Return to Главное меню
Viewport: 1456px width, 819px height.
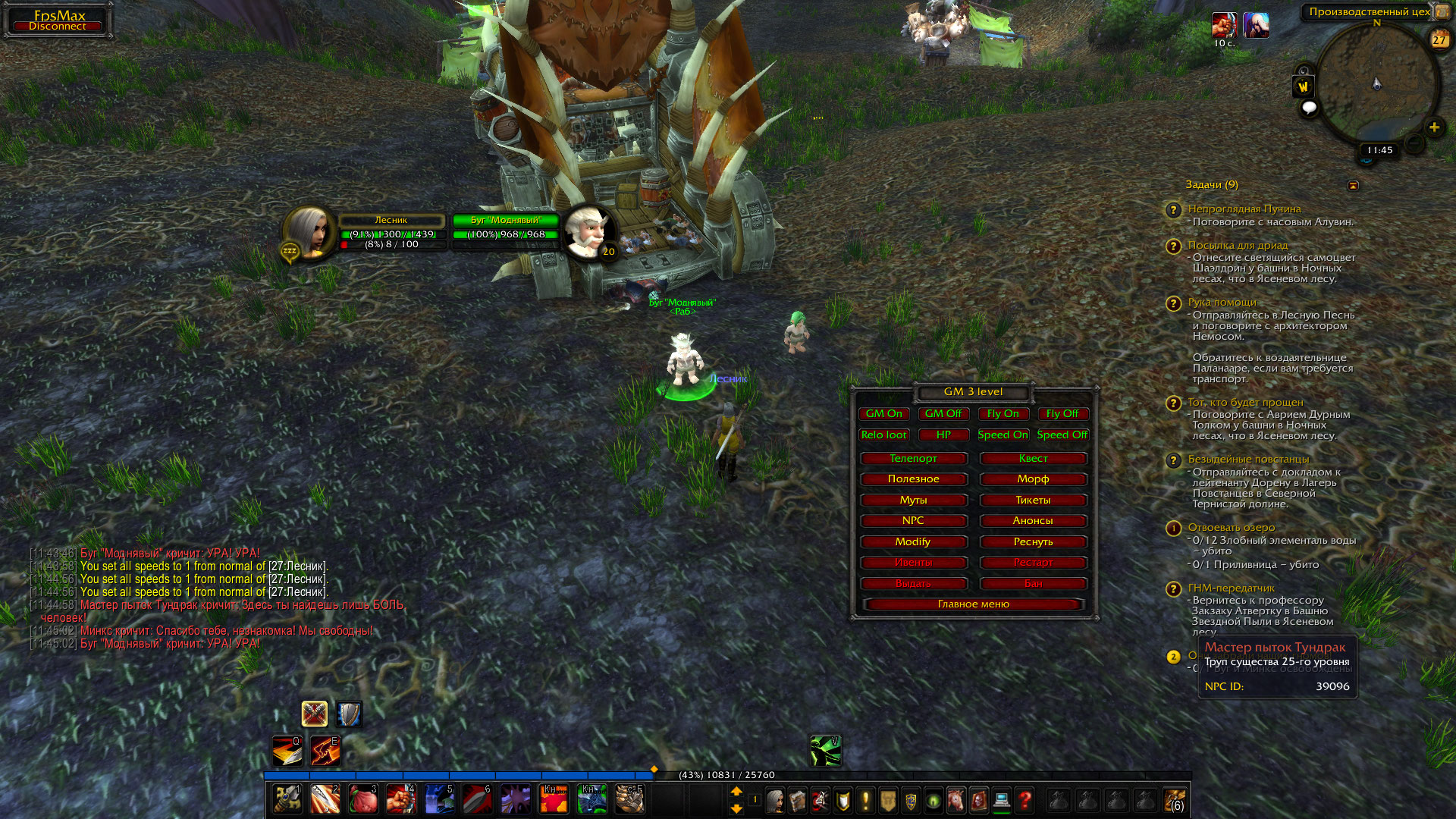(x=974, y=604)
